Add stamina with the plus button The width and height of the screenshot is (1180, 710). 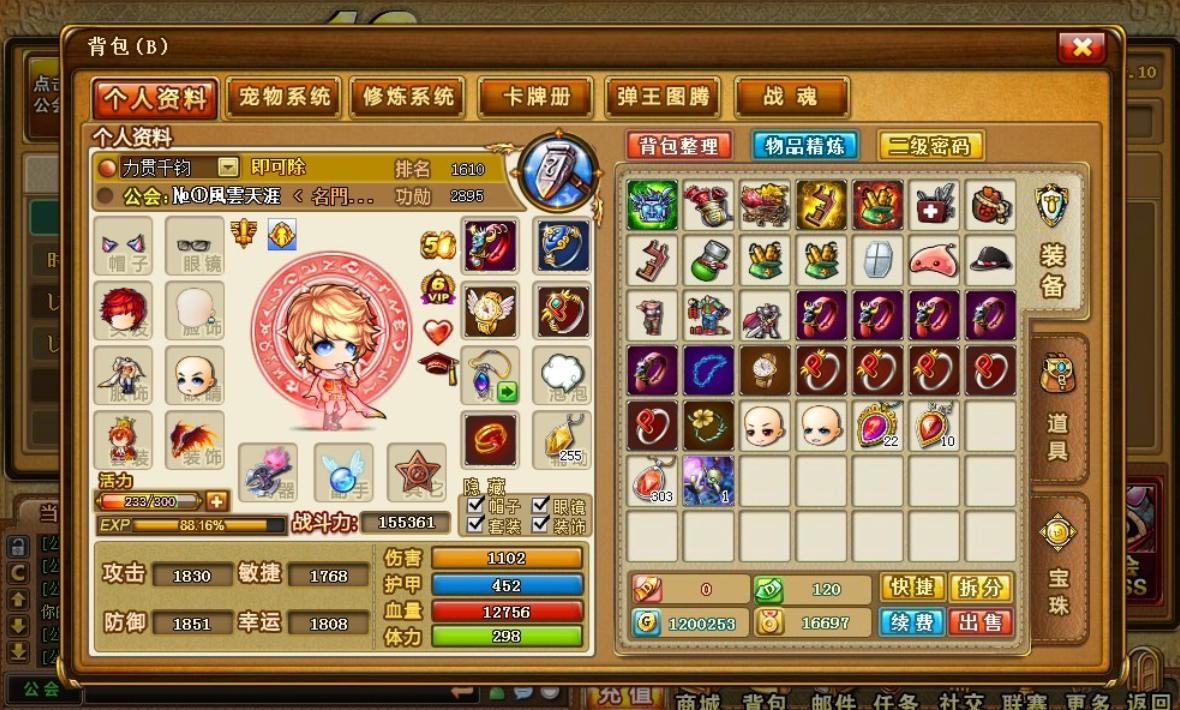coord(216,501)
